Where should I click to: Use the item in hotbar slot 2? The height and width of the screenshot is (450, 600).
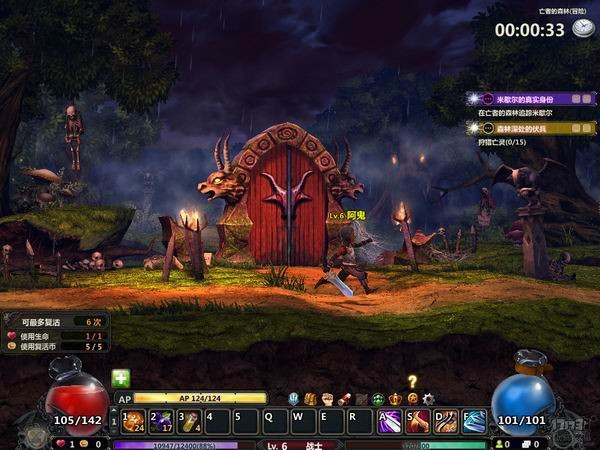pos(160,421)
